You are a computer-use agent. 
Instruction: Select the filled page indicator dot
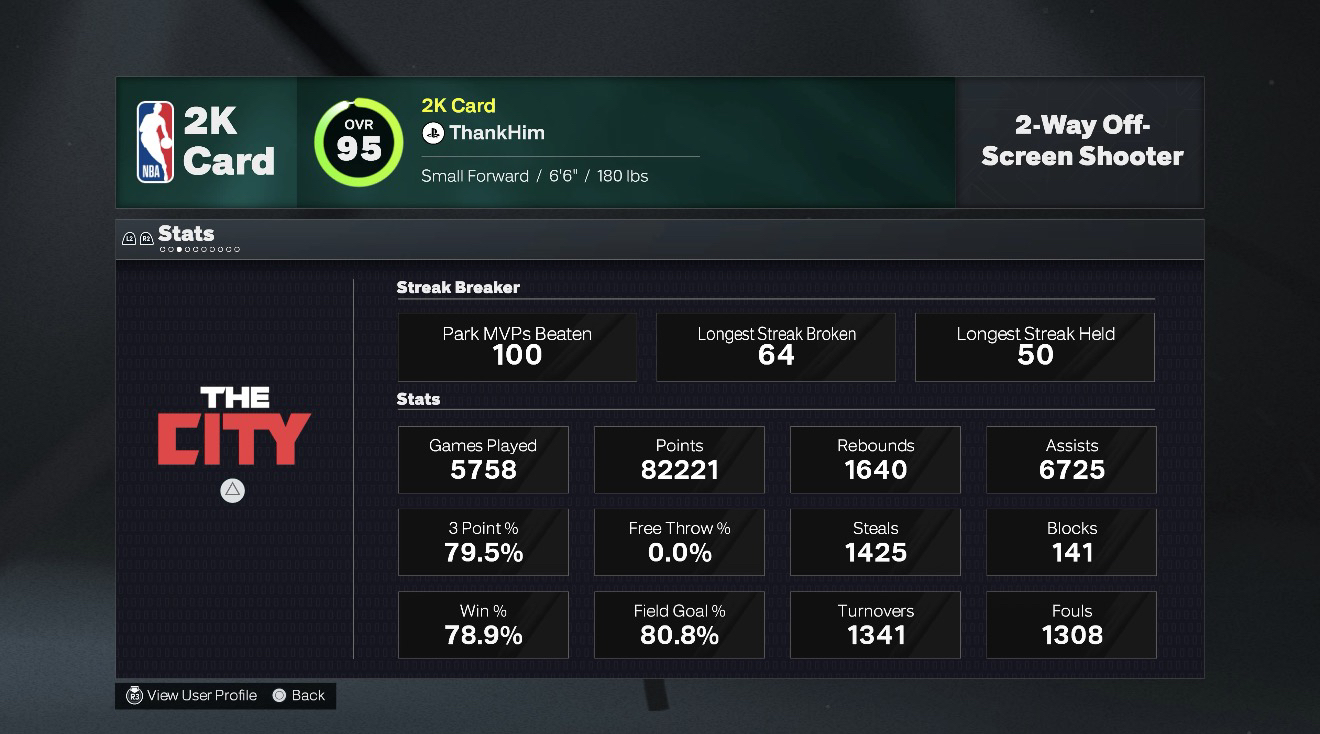[179, 249]
